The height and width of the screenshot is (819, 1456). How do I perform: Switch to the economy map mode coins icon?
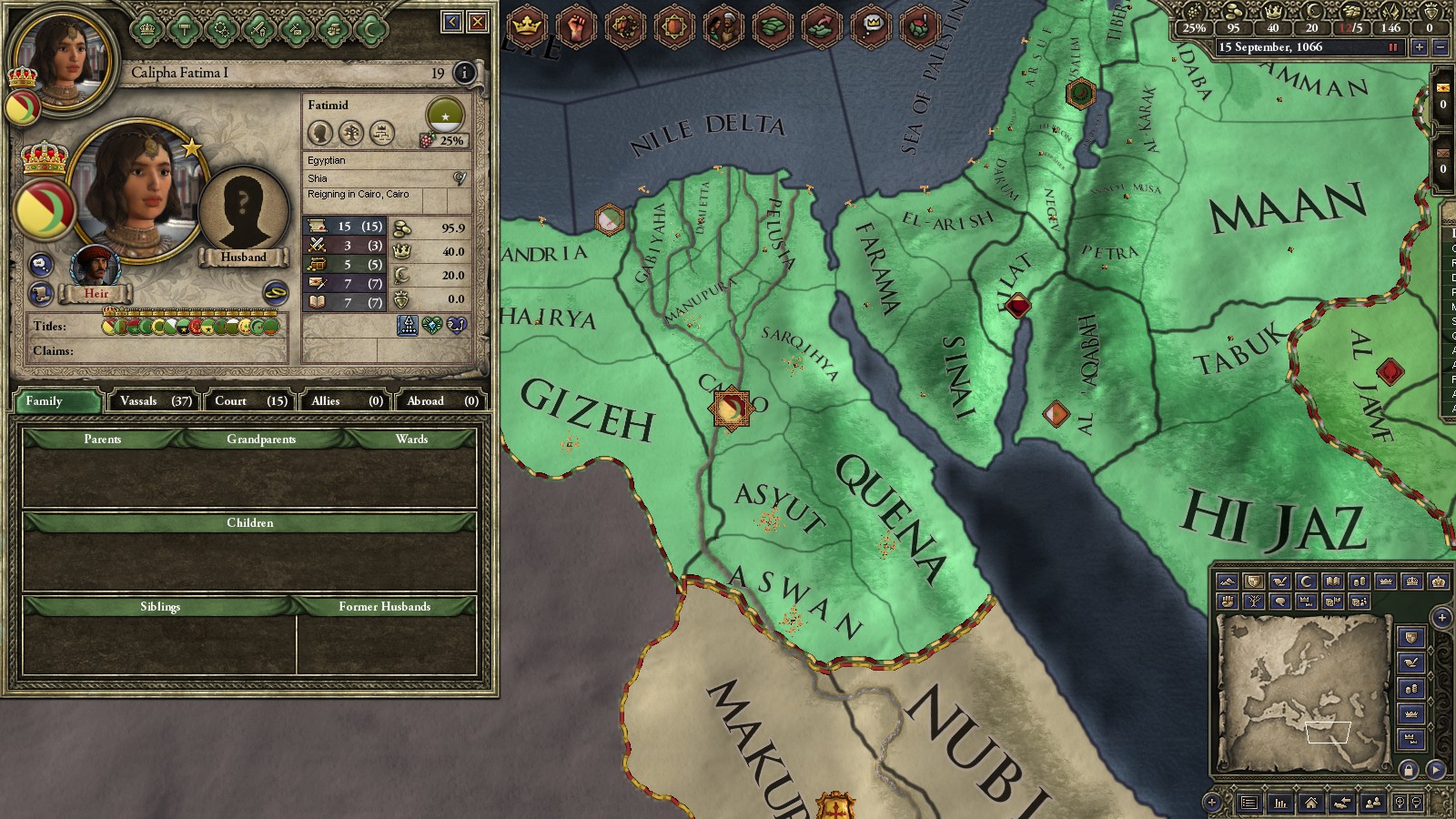tap(1358, 581)
